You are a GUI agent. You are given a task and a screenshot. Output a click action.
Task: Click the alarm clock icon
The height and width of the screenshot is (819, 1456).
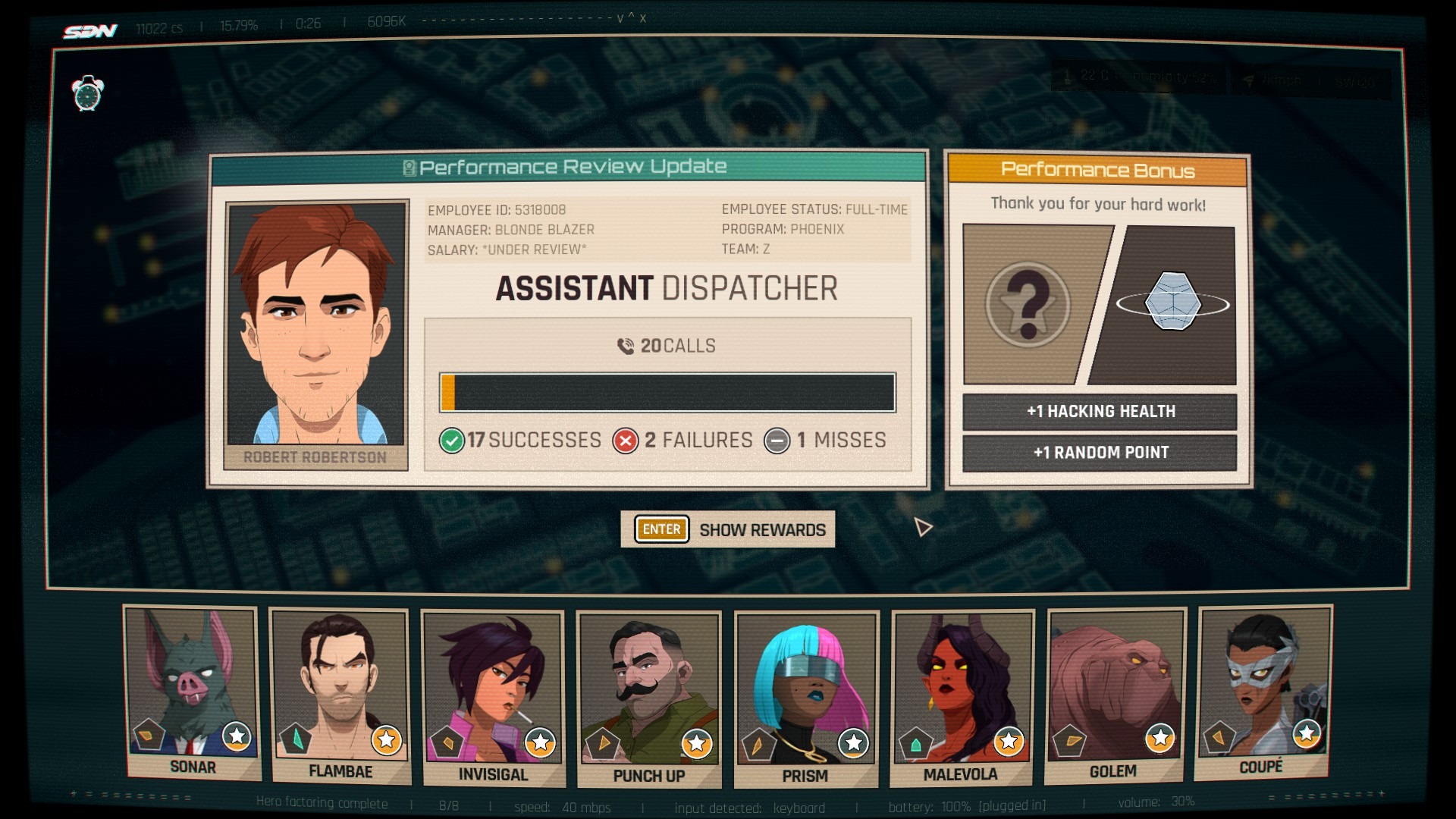88,94
